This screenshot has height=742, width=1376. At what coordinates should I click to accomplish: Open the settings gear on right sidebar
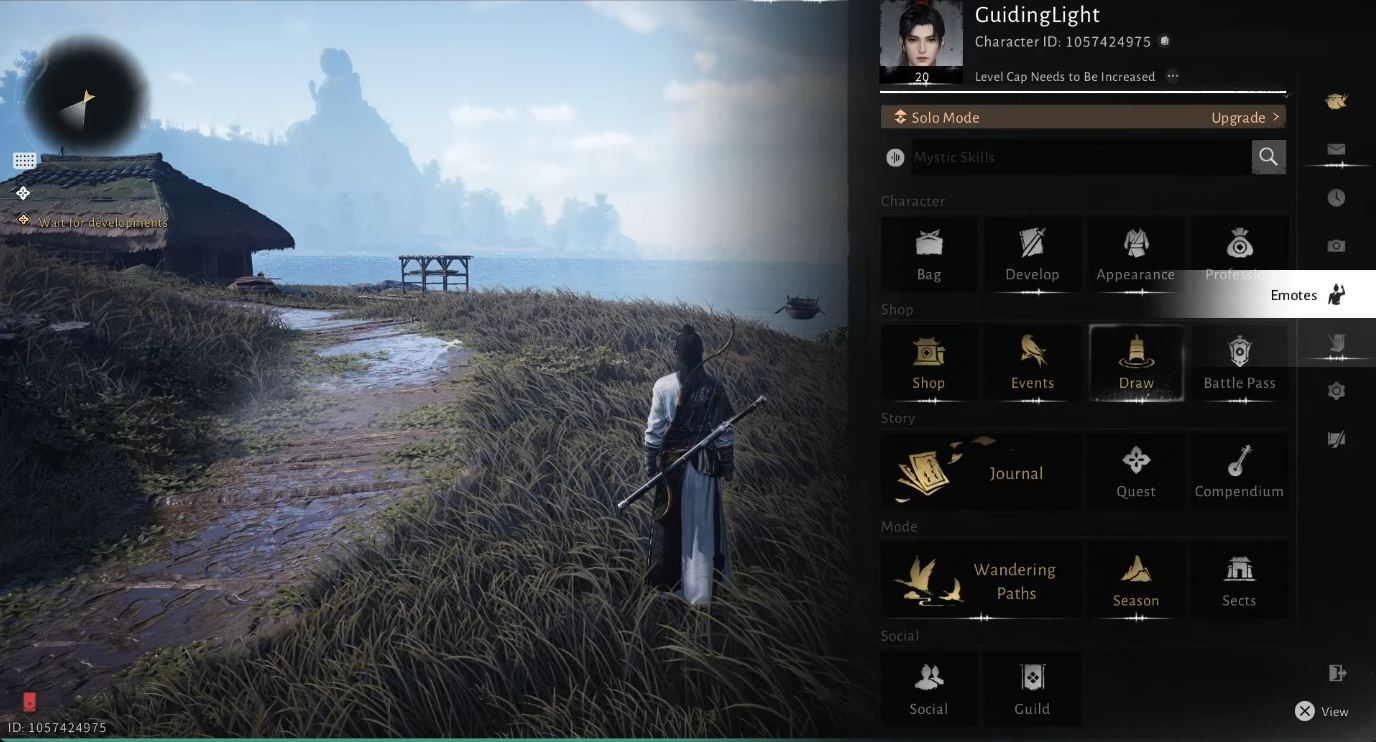pos(1336,390)
